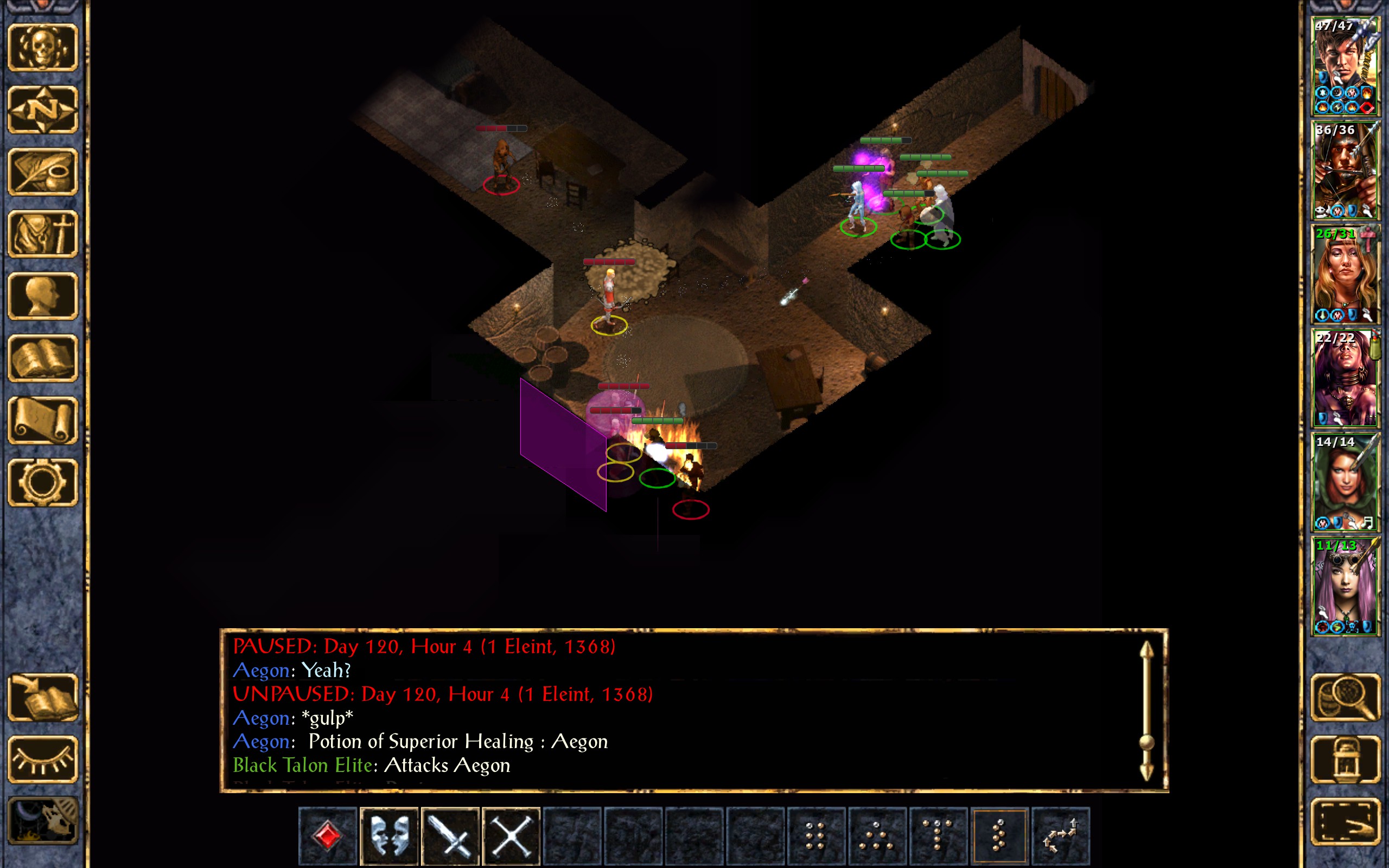The height and width of the screenshot is (868, 1389).
Task: Choose the talk action with two masks
Action: (x=389, y=835)
